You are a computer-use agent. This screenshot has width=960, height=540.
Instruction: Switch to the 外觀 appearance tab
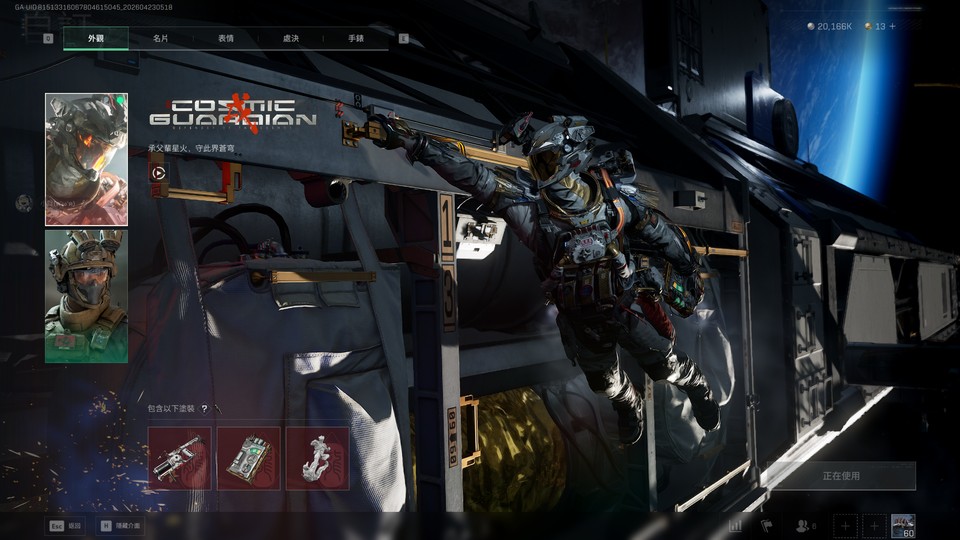[x=96, y=38]
